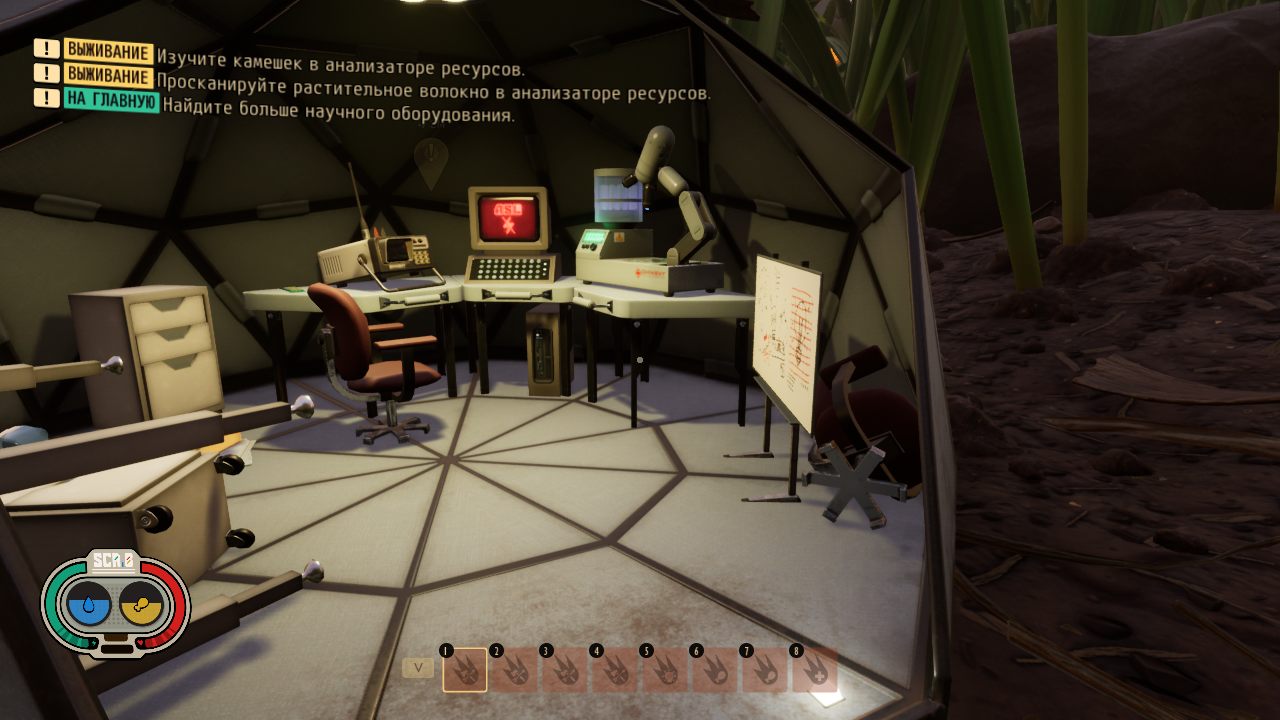Viewport: 1280px width, 720px height.
Task: Click the quest waypoint exclamation marker
Action: pos(431,160)
